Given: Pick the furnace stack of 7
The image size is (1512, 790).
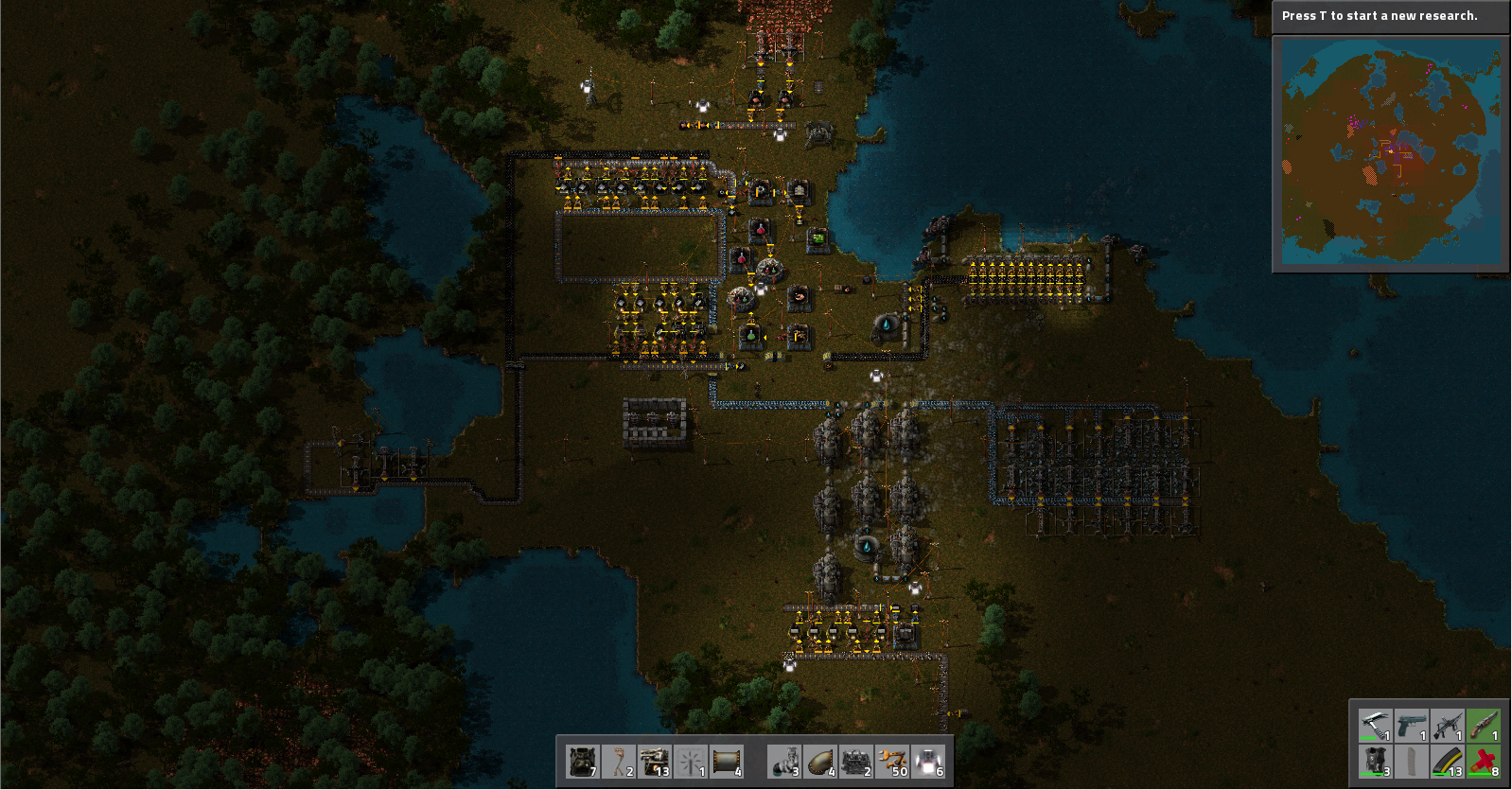Looking at the screenshot, I should pos(583,761).
